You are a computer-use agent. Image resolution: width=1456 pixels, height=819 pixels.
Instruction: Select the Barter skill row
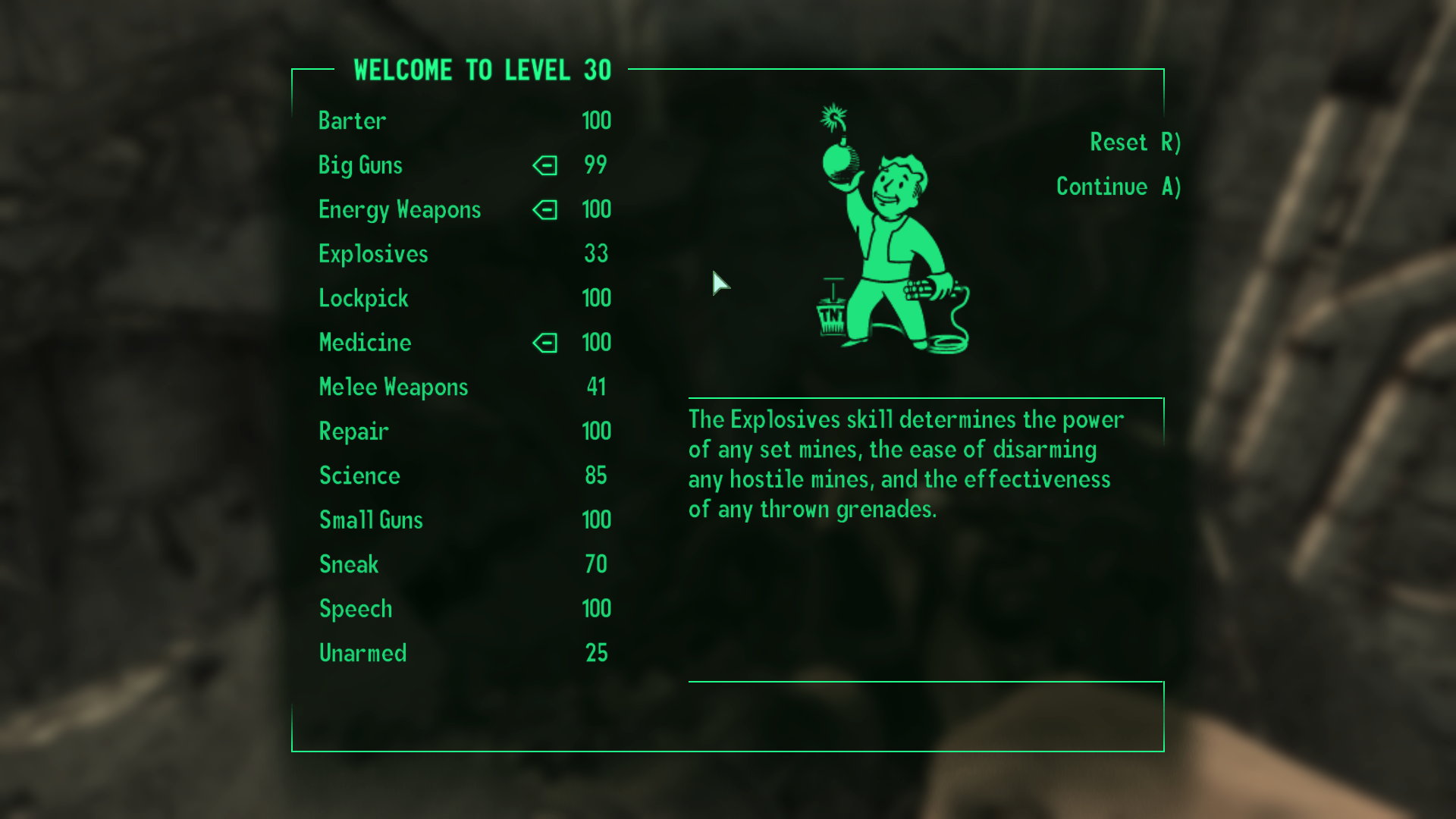[353, 121]
